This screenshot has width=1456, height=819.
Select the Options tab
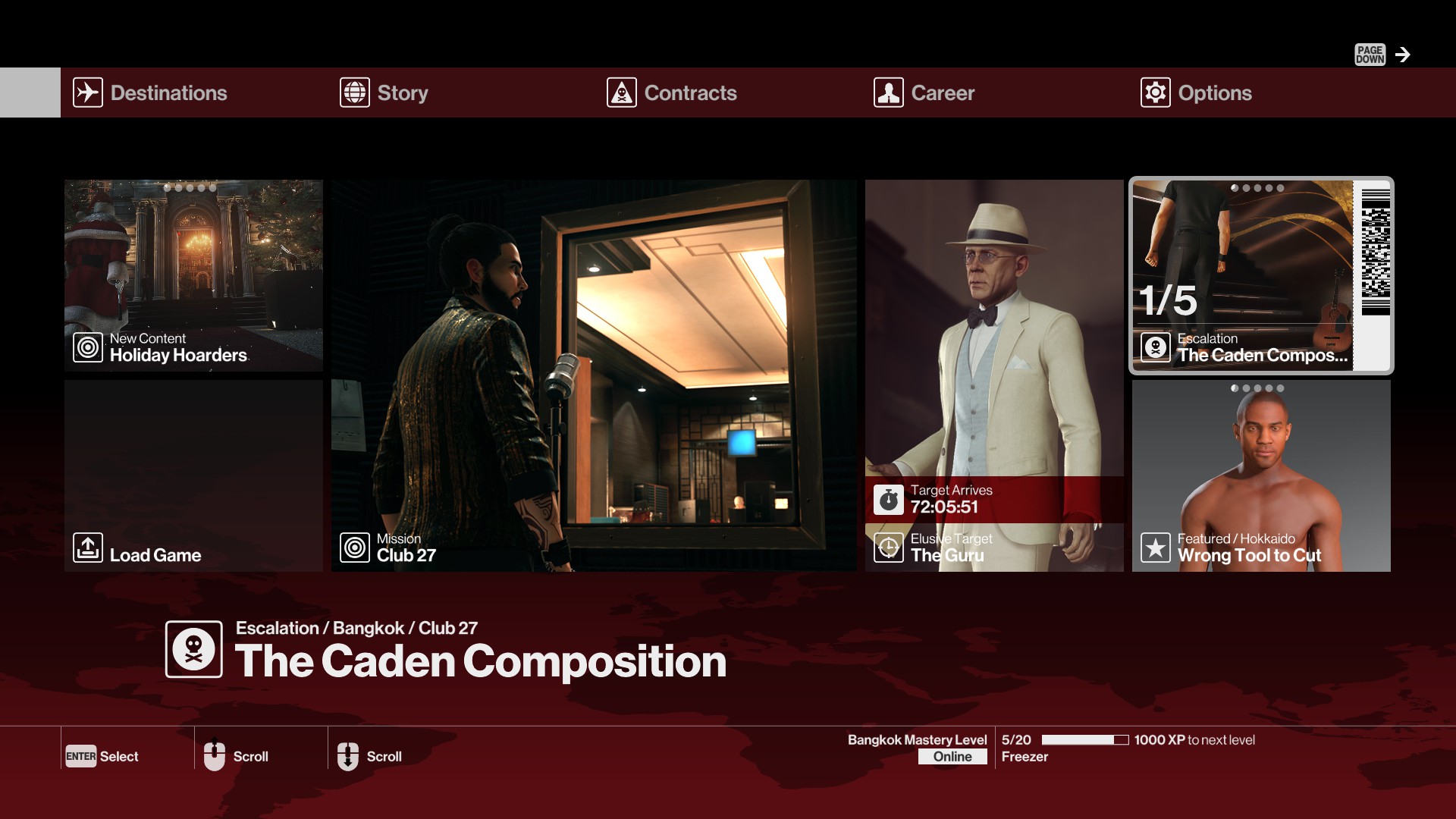(1214, 93)
